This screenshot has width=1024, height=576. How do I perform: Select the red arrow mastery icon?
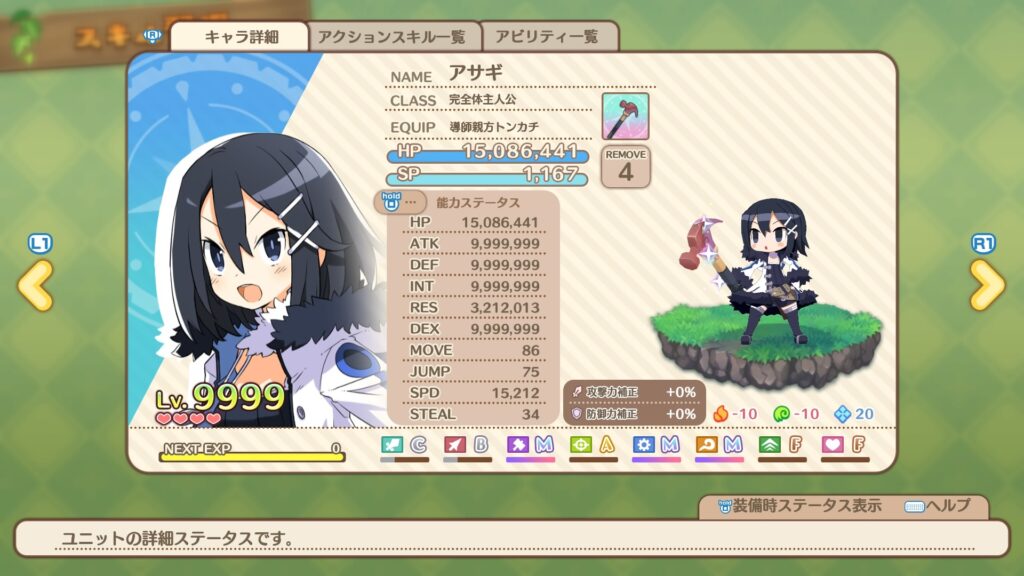tap(454, 443)
